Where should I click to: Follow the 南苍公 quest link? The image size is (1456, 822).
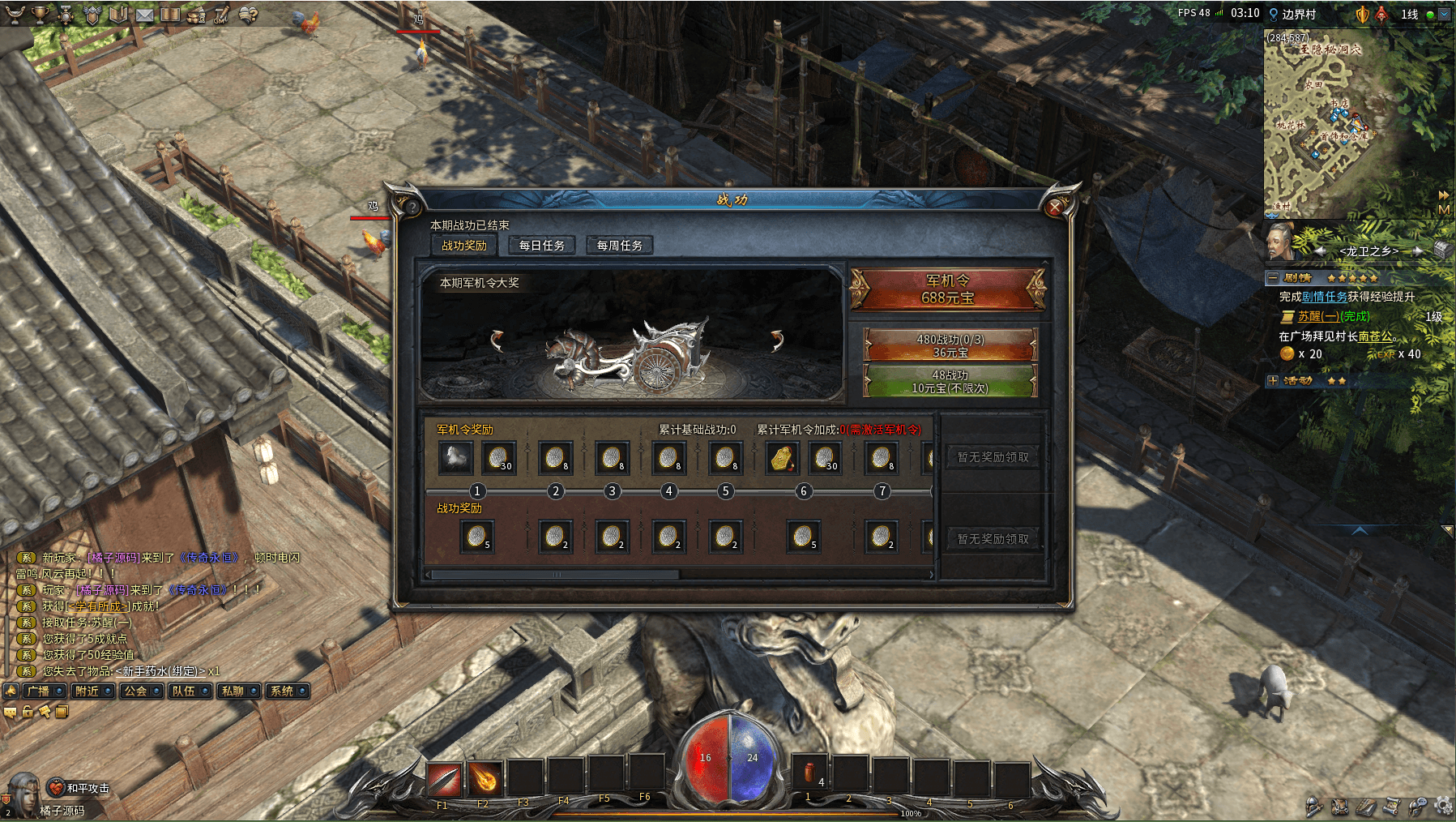pyautogui.click(x=1375, y=336)
